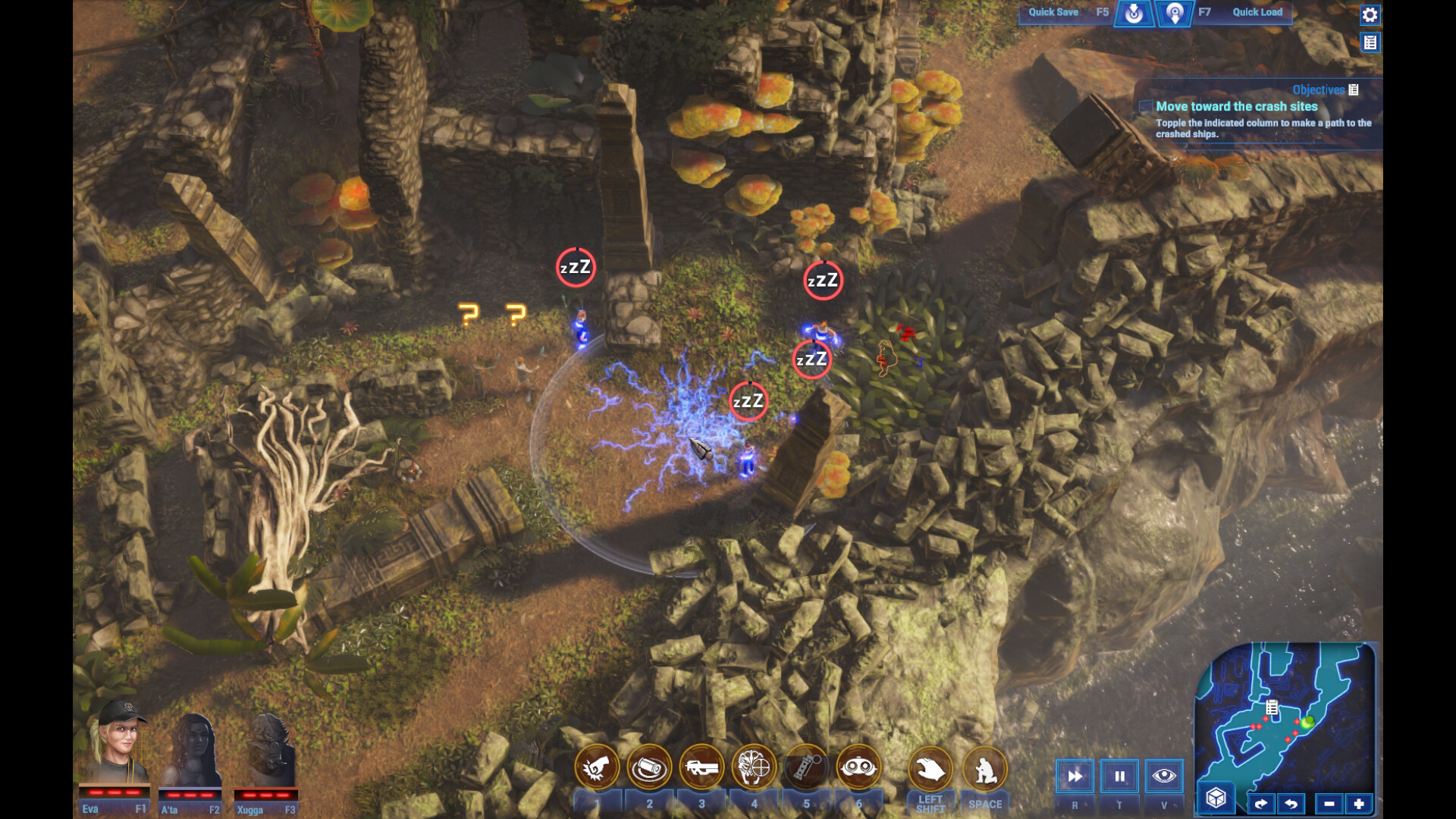1456x819 pixels.
Task: Select the stun baton ability in slot 5
Action: pyautogui.click(x=804, y=767)
